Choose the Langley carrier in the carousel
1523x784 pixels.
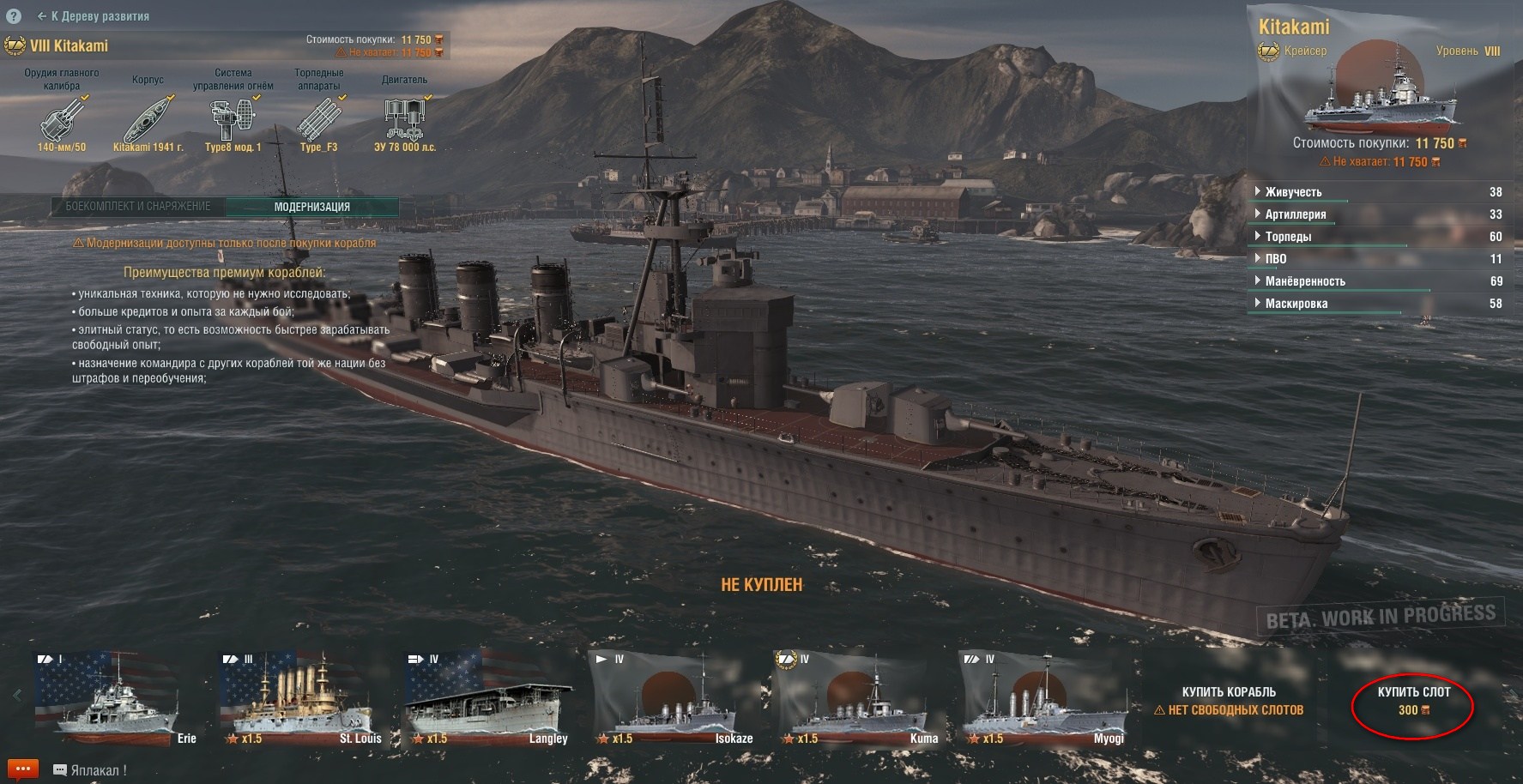click(487, 699)
